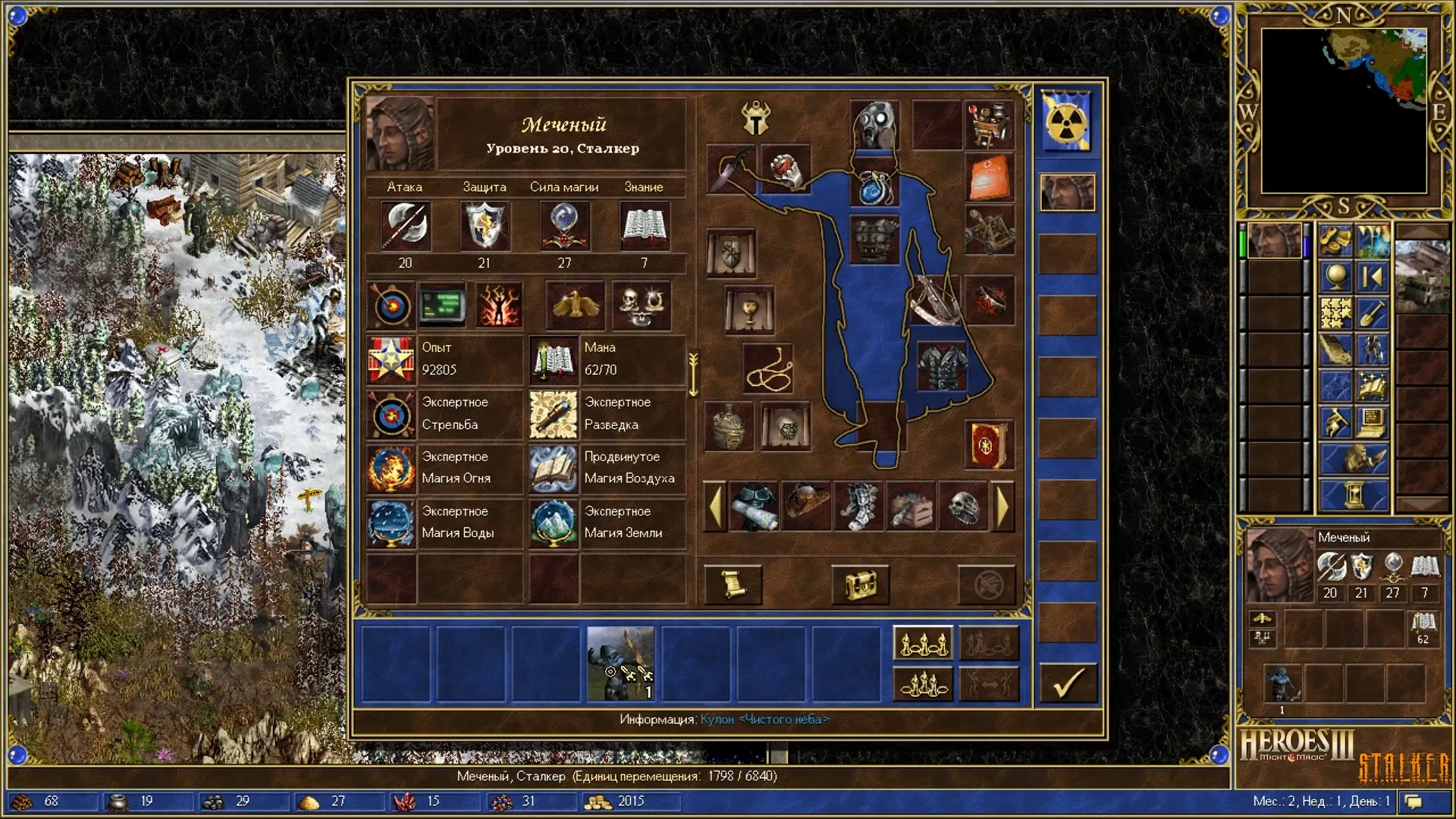
Task: Click the hourglass end turn button
Action: click(1354, 496)
